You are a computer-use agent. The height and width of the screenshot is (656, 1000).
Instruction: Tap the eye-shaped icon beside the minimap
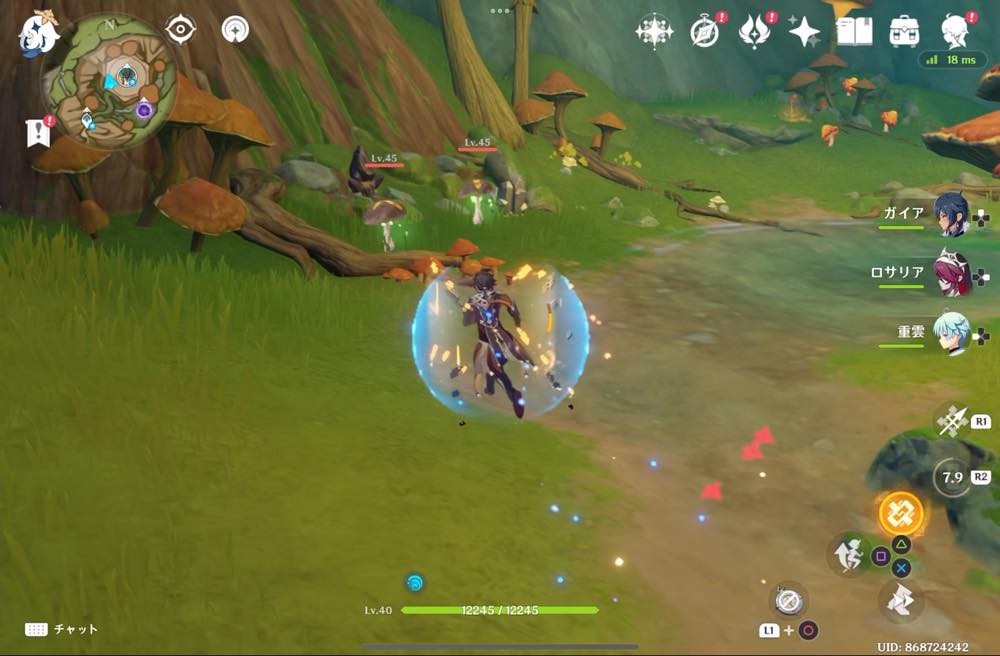click(x=180, y=30)
